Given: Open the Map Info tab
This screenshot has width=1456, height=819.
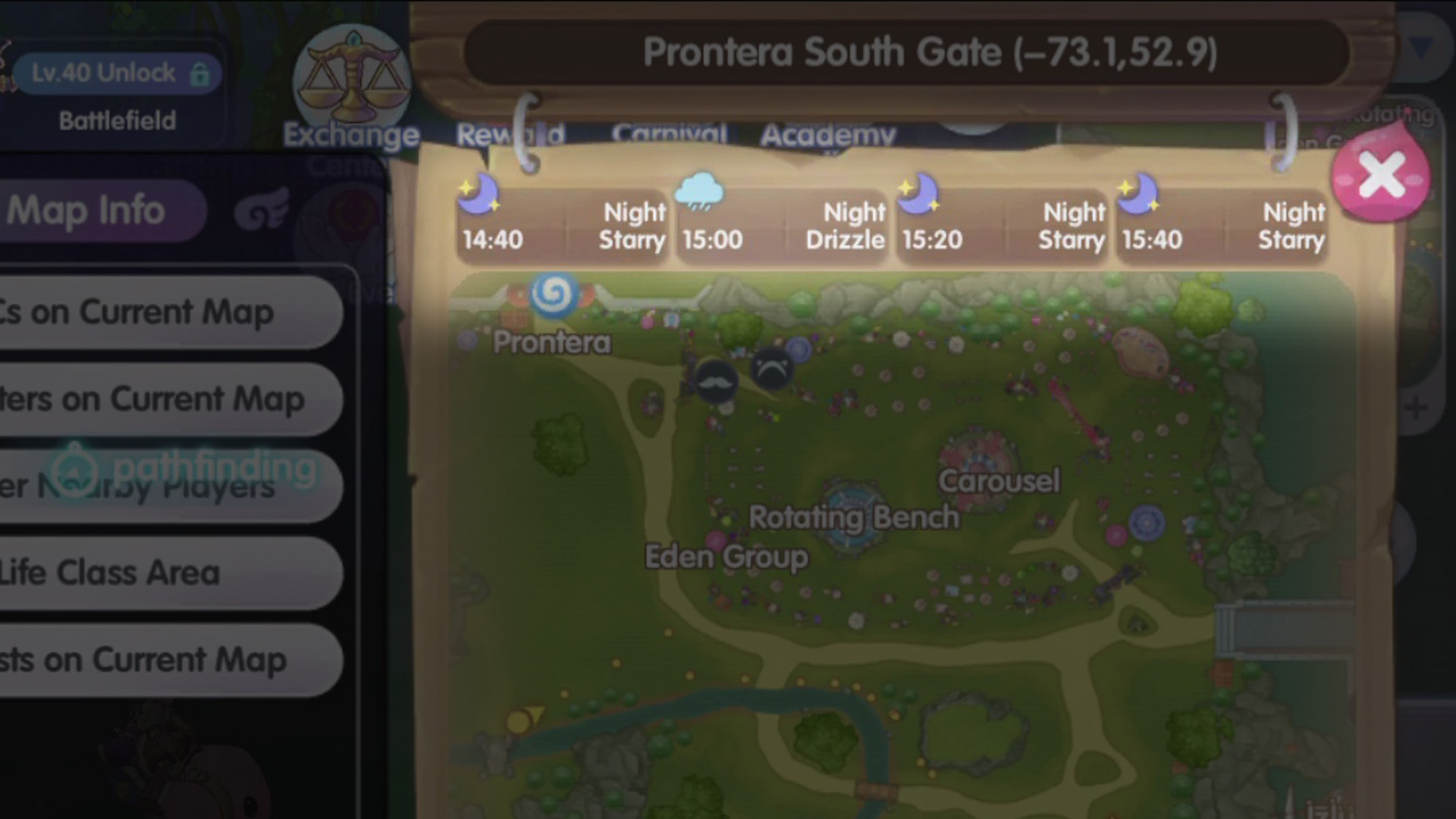Looking at the screenshot, I should coord(99,211).
